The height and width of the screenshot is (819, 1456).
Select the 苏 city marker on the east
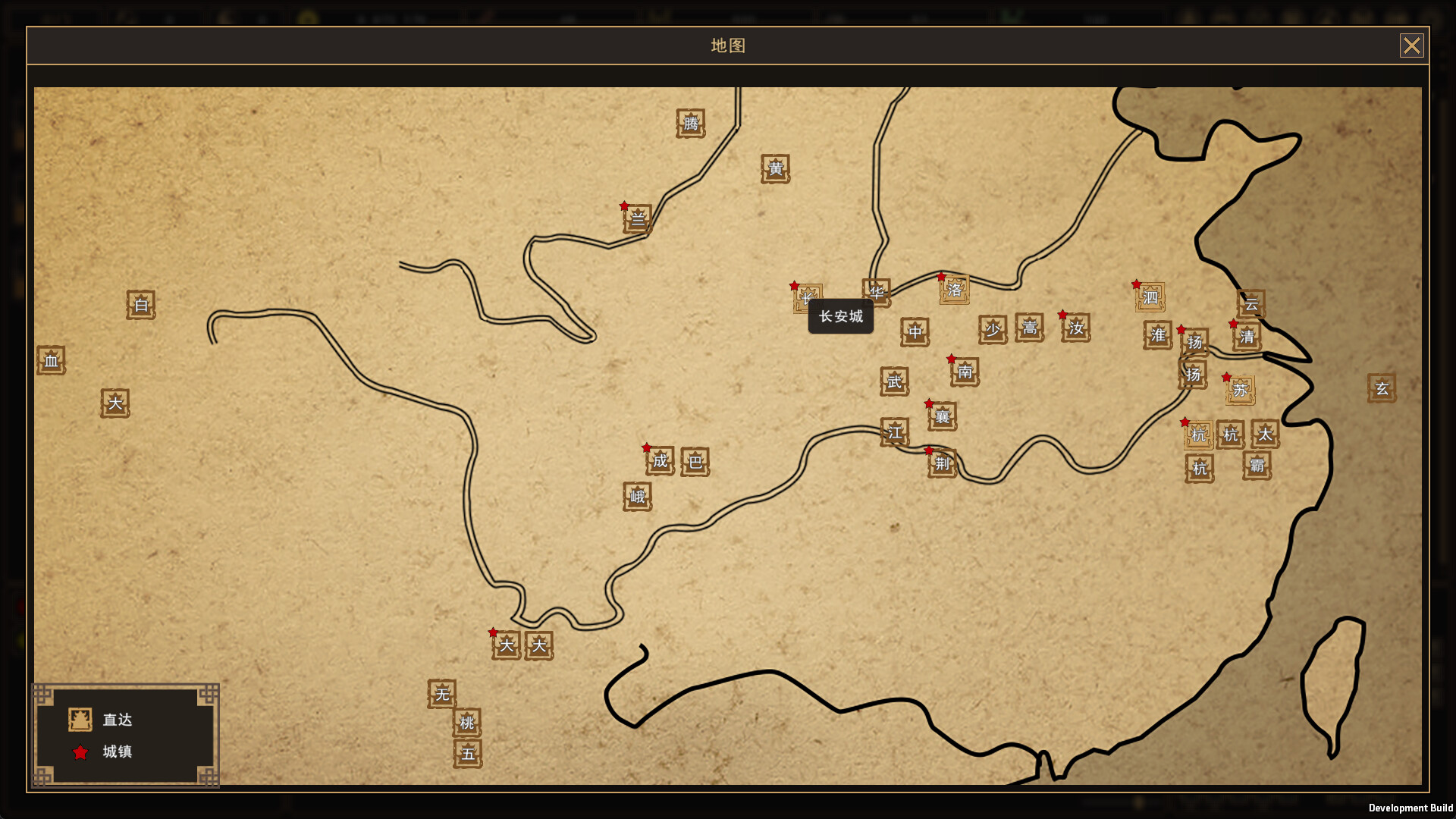pos(1239,390)
